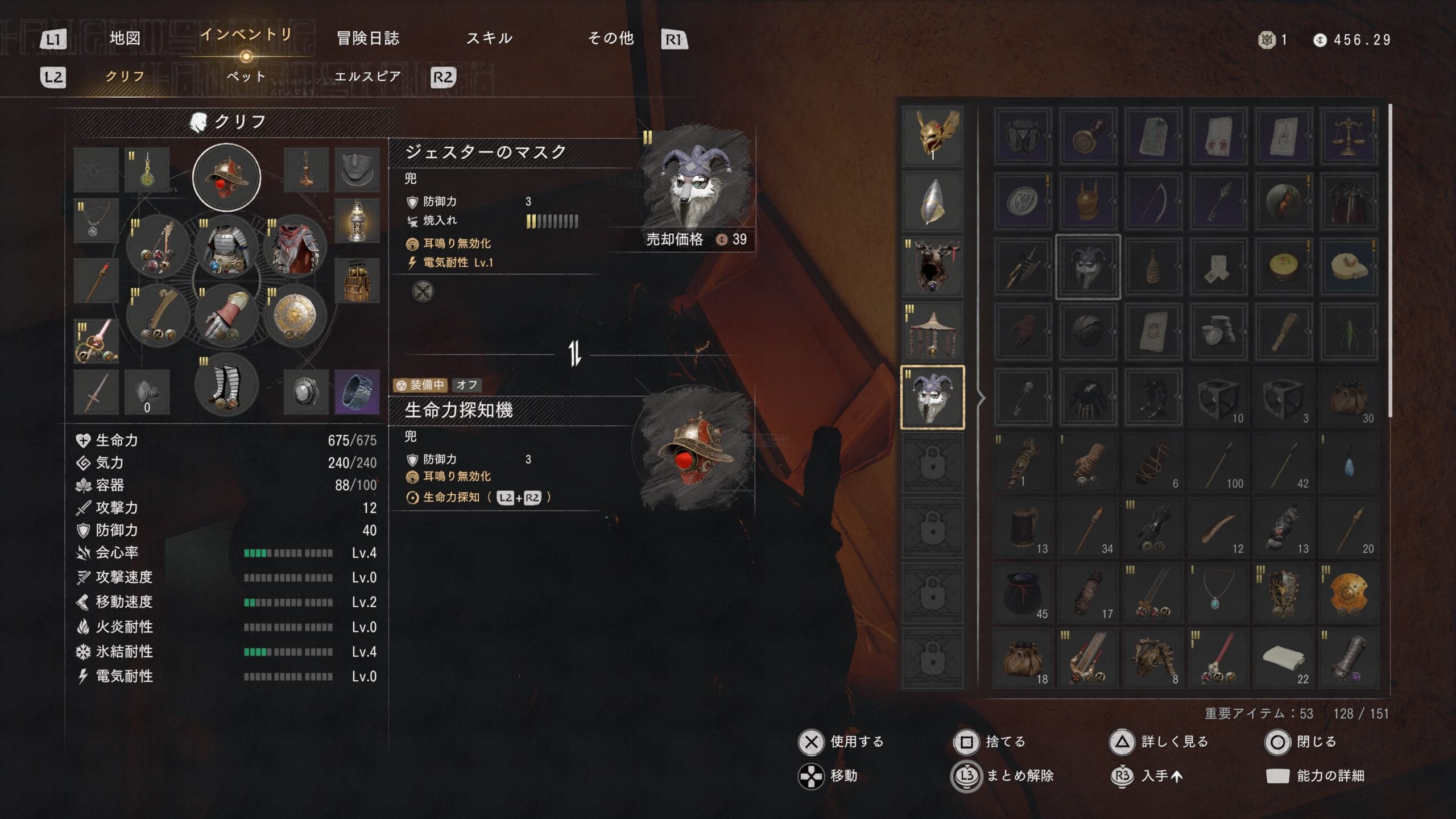Choose the エルスピア sub-tab
This screenshot has width=1456, height=819.
(x=367, y=76)
